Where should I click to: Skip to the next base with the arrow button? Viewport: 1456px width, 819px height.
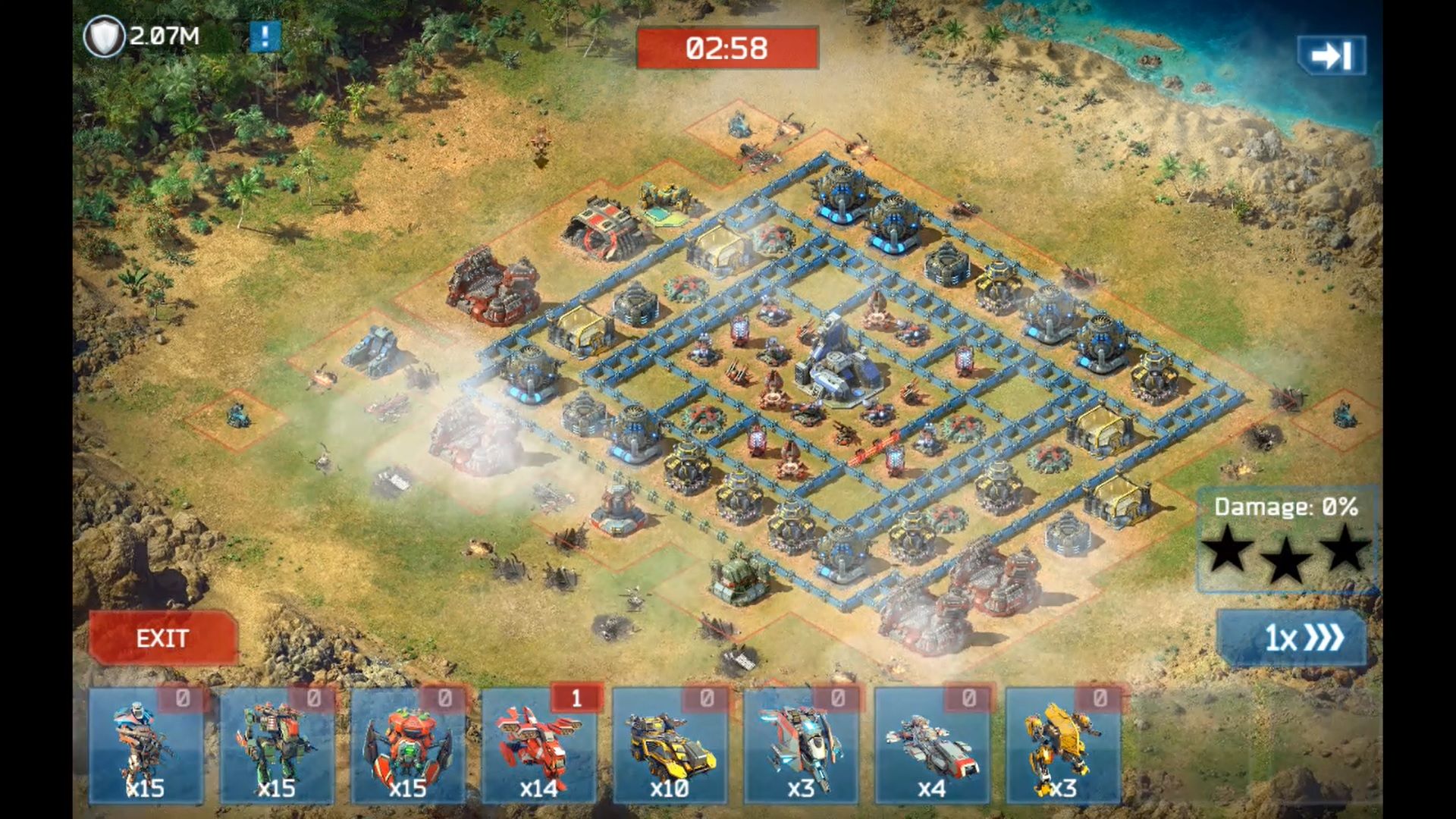pos(1332,55)
